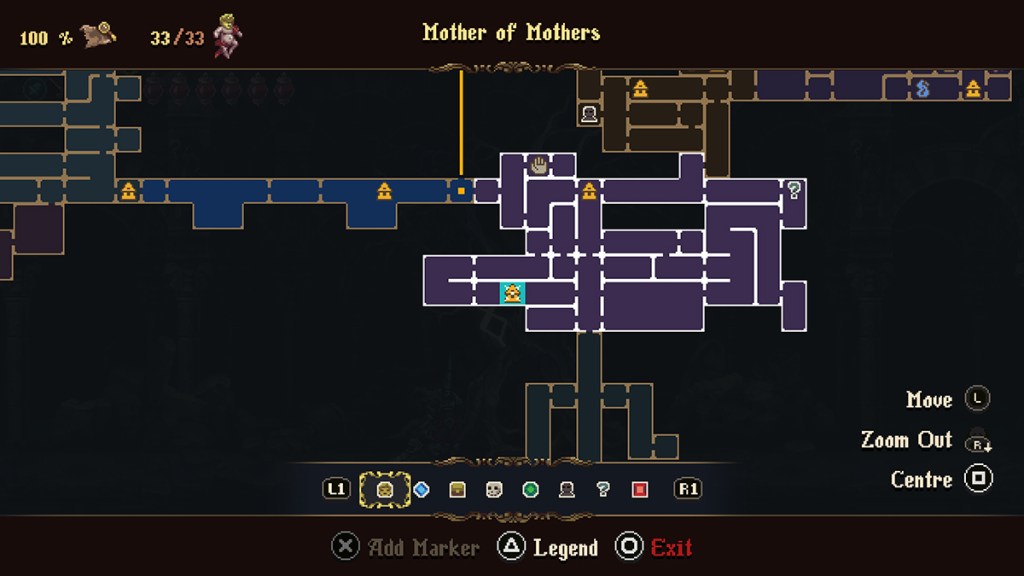
Task: Select the shrine icon in the brown map area
Action: (640, 89)
